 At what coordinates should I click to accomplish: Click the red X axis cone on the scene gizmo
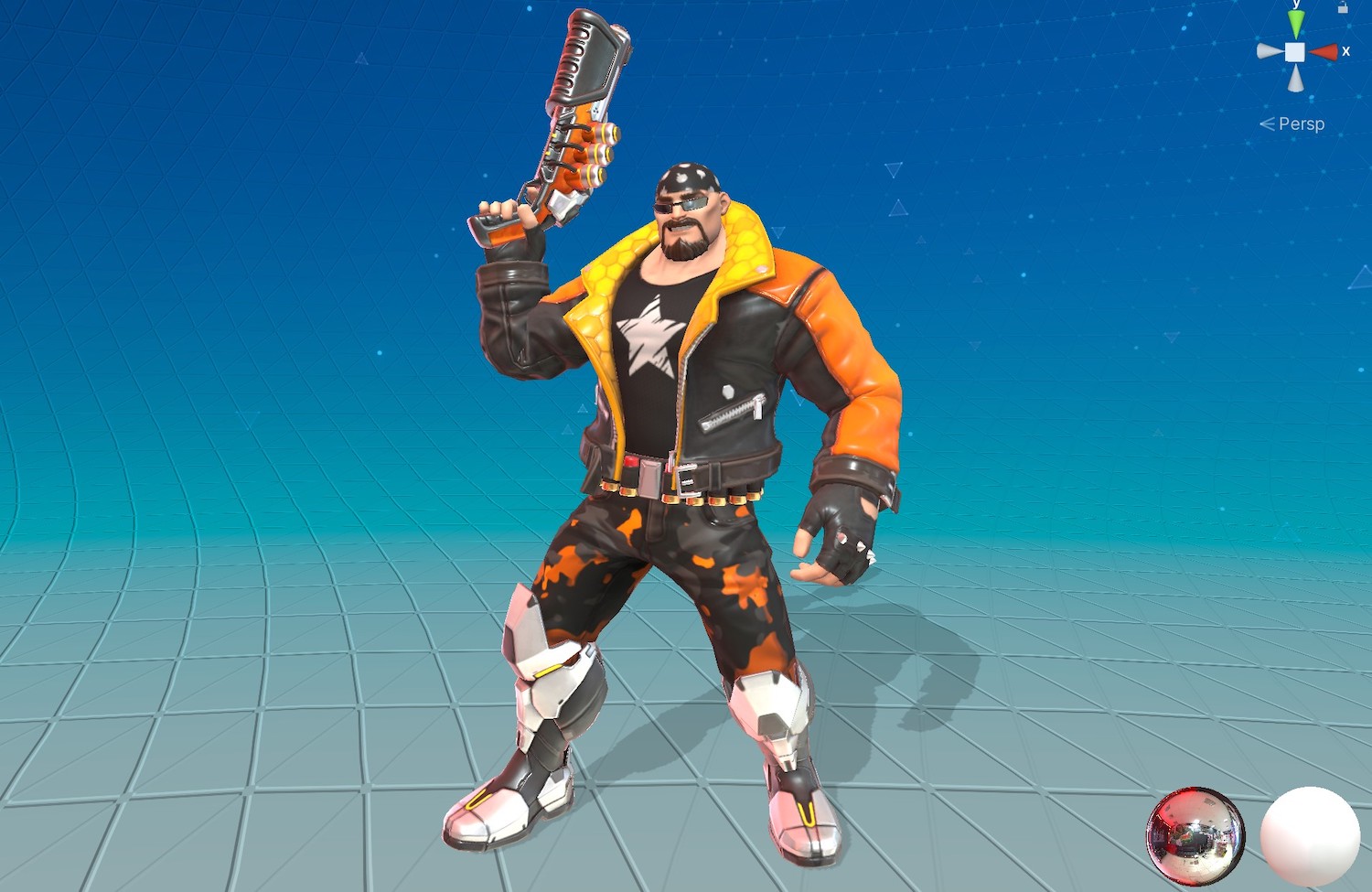pos(1324,51)
